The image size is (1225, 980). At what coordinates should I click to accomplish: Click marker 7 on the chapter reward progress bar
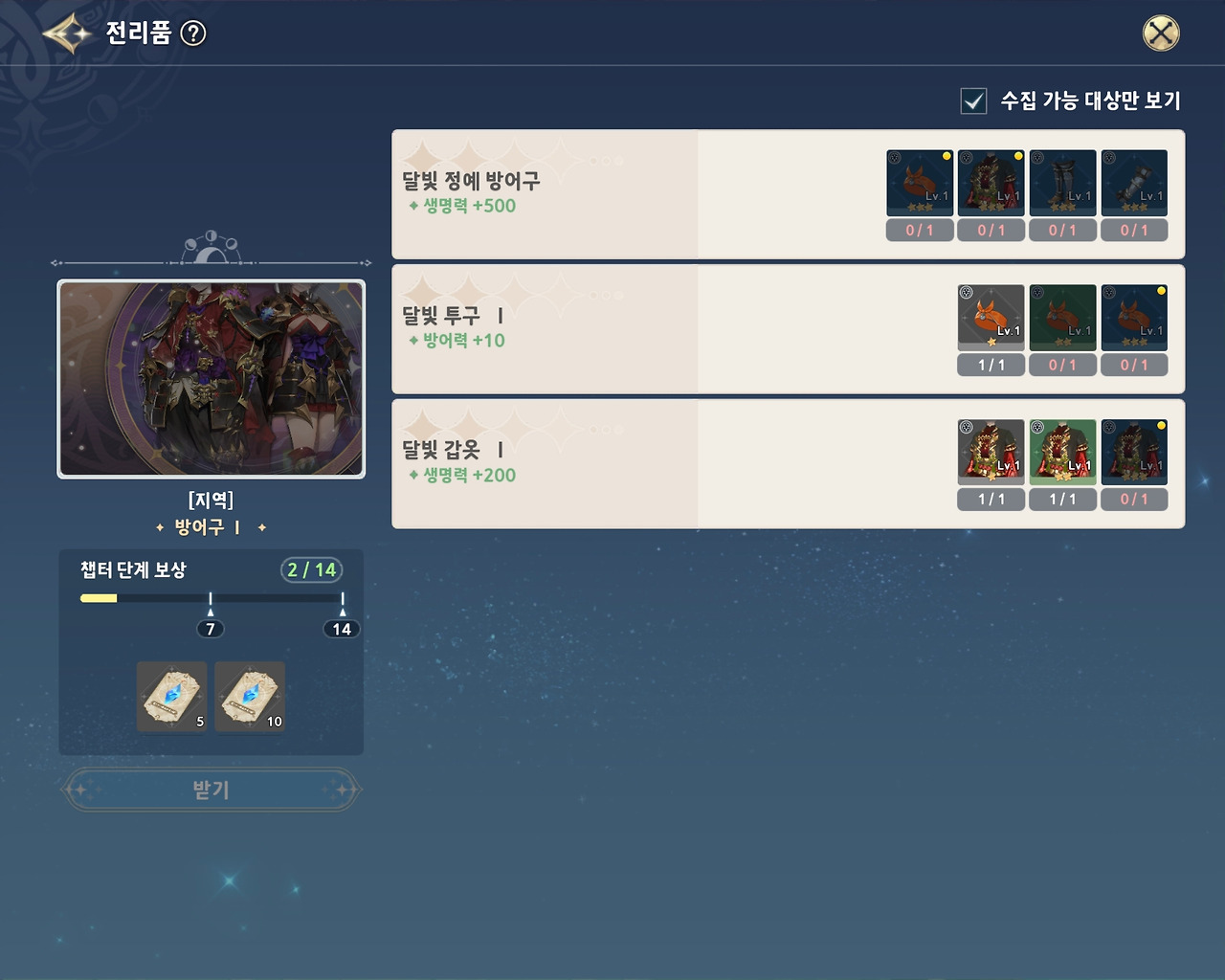pyautogui.click(x=211, y=629)
